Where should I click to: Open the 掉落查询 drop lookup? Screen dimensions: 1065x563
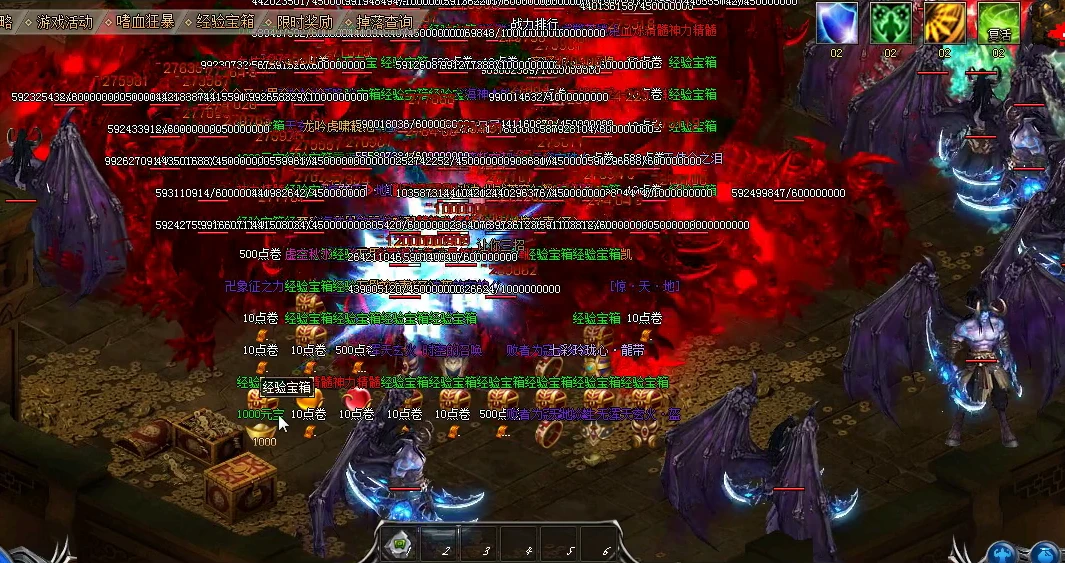(x=383, y=21)
